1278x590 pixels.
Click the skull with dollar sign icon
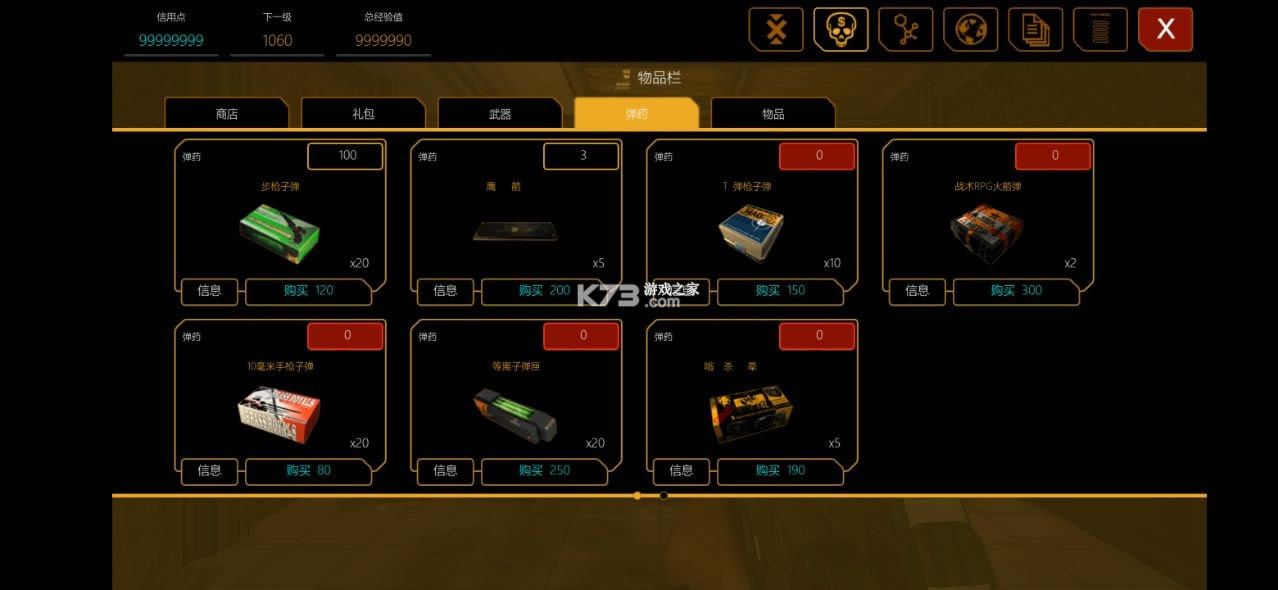click(x=840, y=30)
